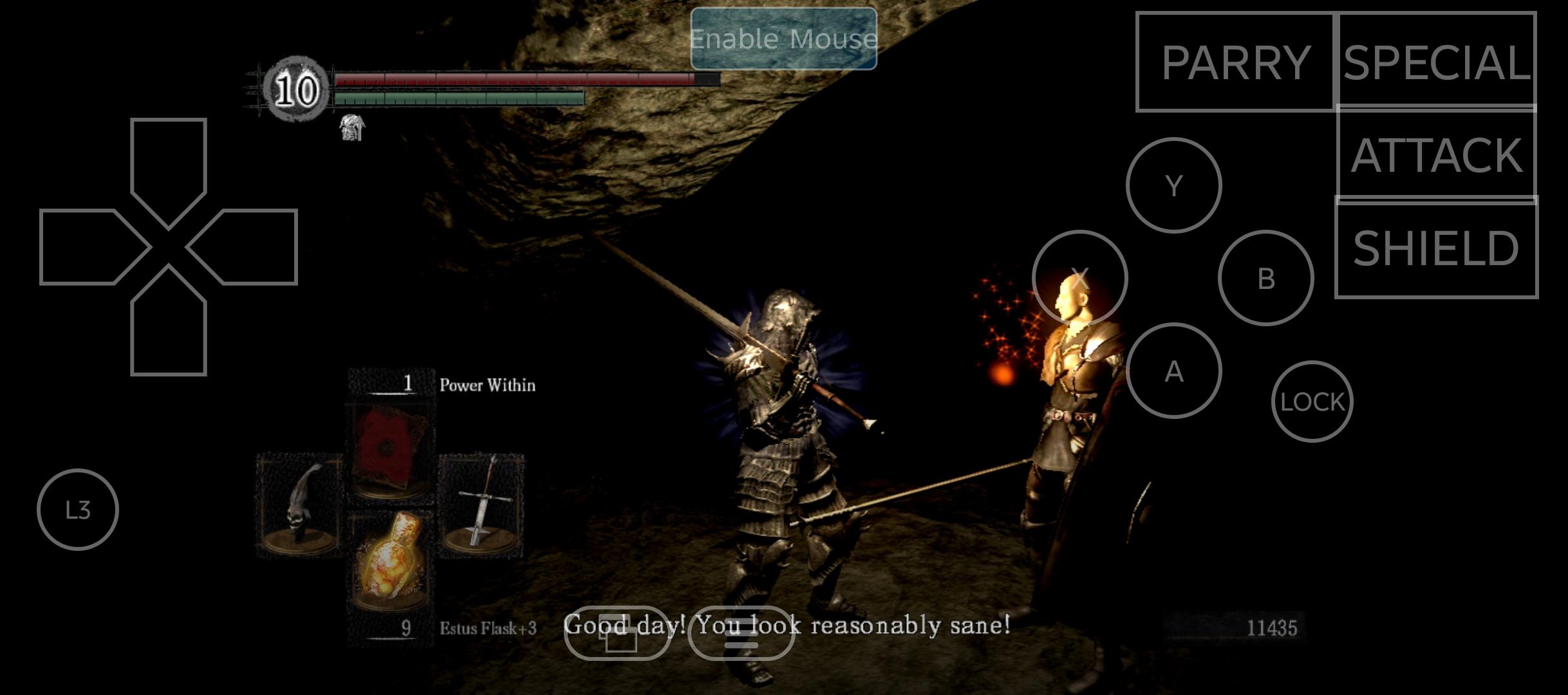Tap the round A button
This screenshot has width=1568, height=695.
1173,371
